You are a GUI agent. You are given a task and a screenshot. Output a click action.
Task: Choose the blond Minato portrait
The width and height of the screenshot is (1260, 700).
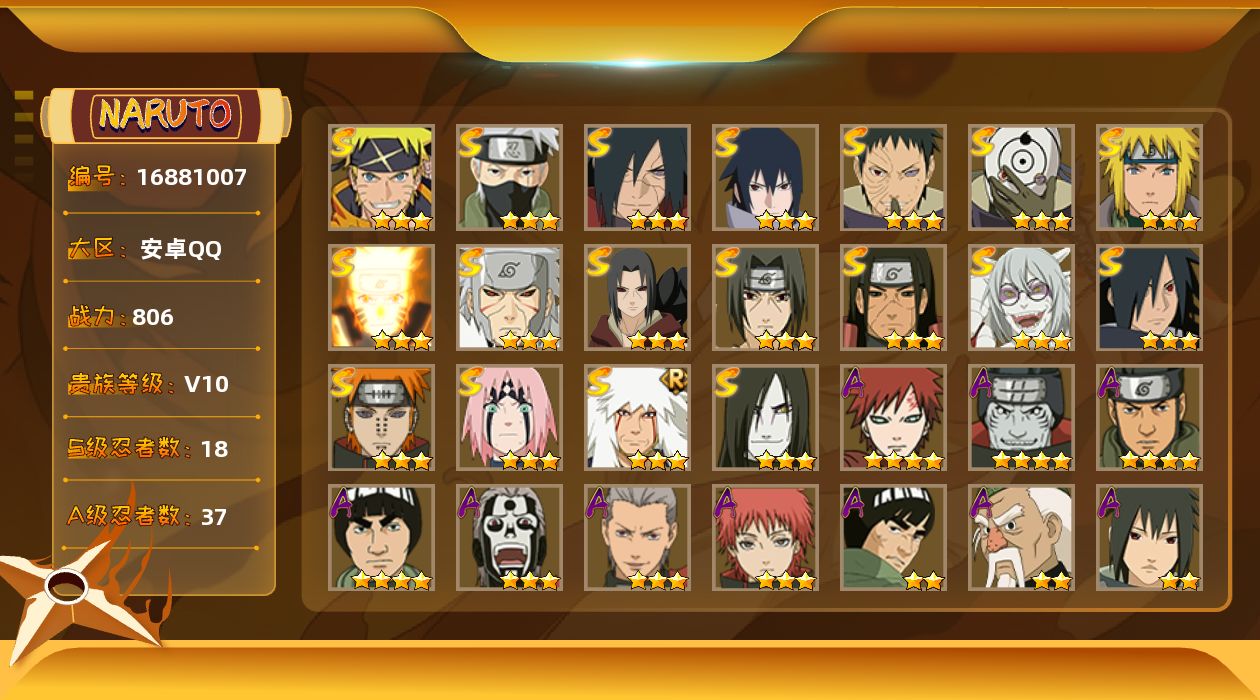pos(1149,178)
